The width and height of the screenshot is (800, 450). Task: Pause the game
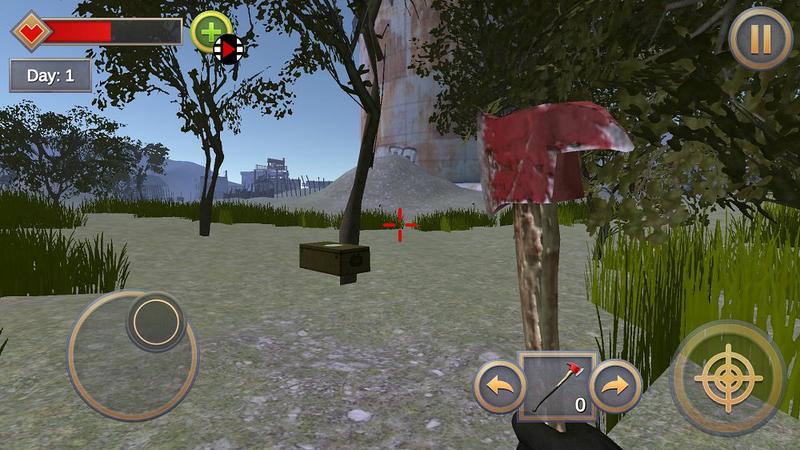760,39
